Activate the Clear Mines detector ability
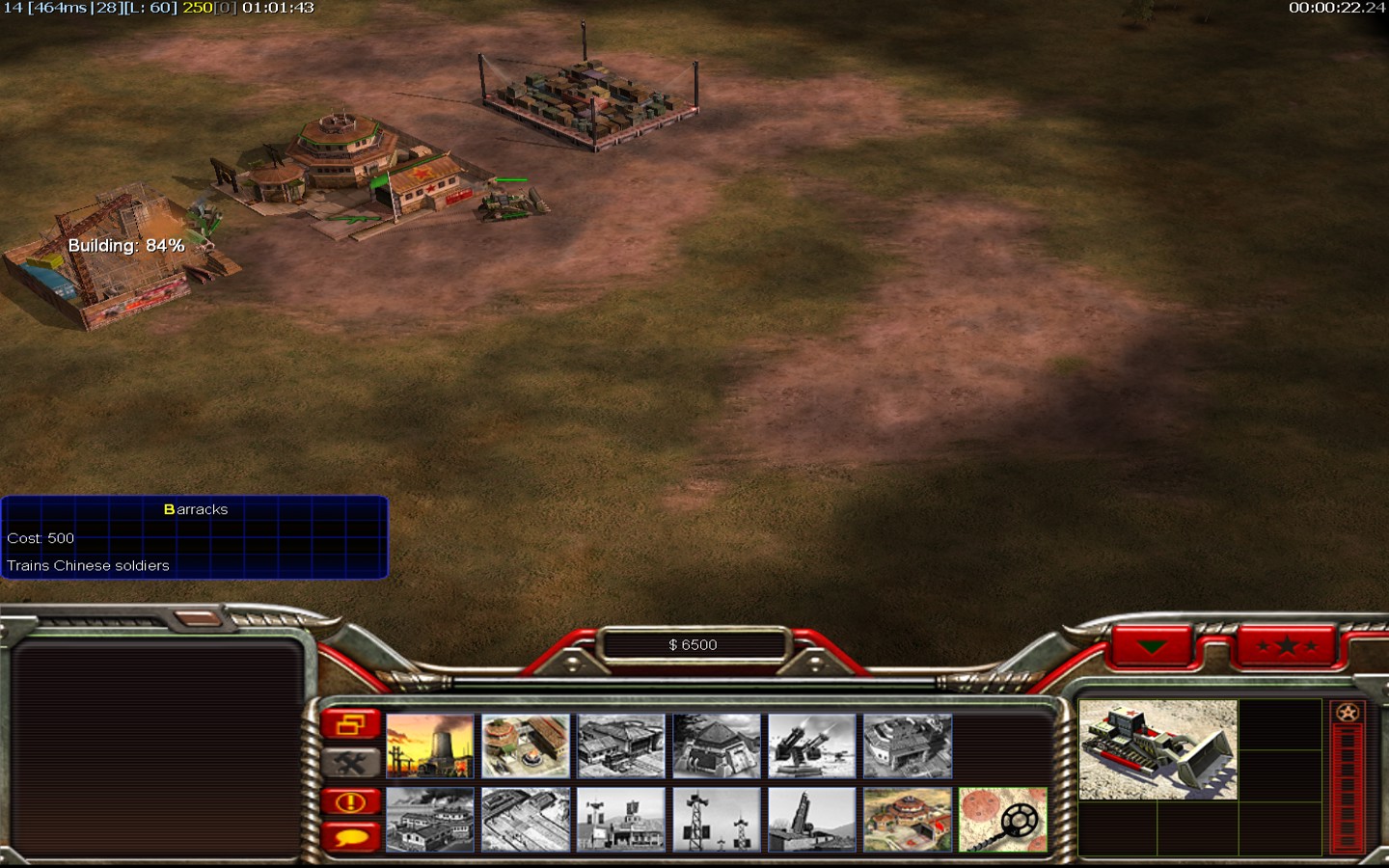 pos(1002,820)
